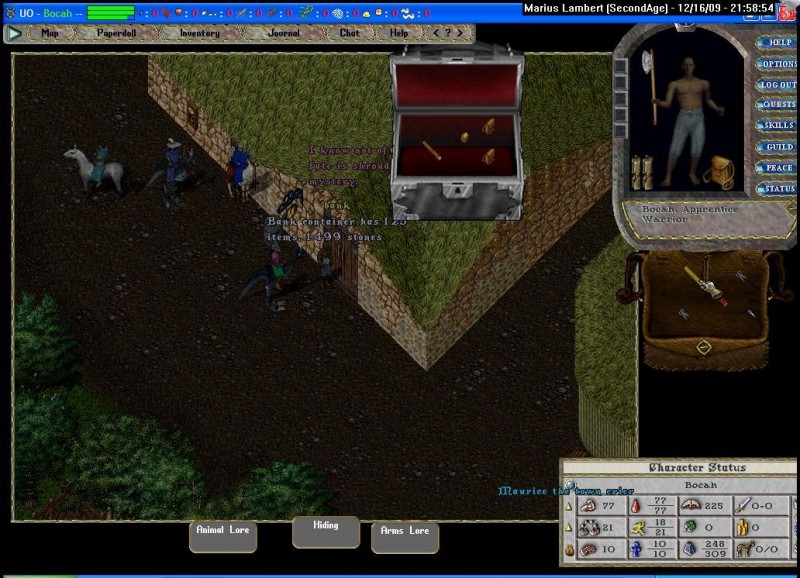Open the Journal from the menu bar
The width and height of the screenshot is (800, 578).
point(283,33)
